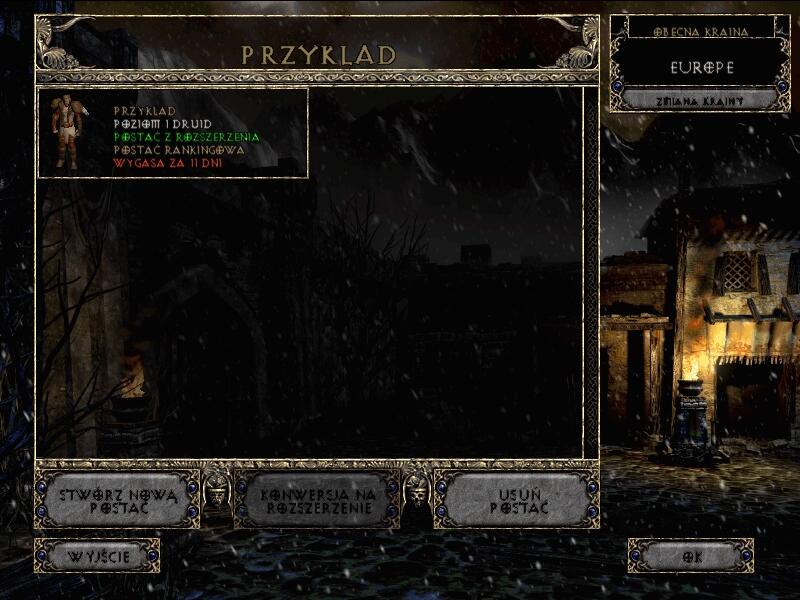Image resolution: width=800 pixels, height=600 pixels.
Task: Exit with the Wyjście button
Action: click(x=97, y=556)
